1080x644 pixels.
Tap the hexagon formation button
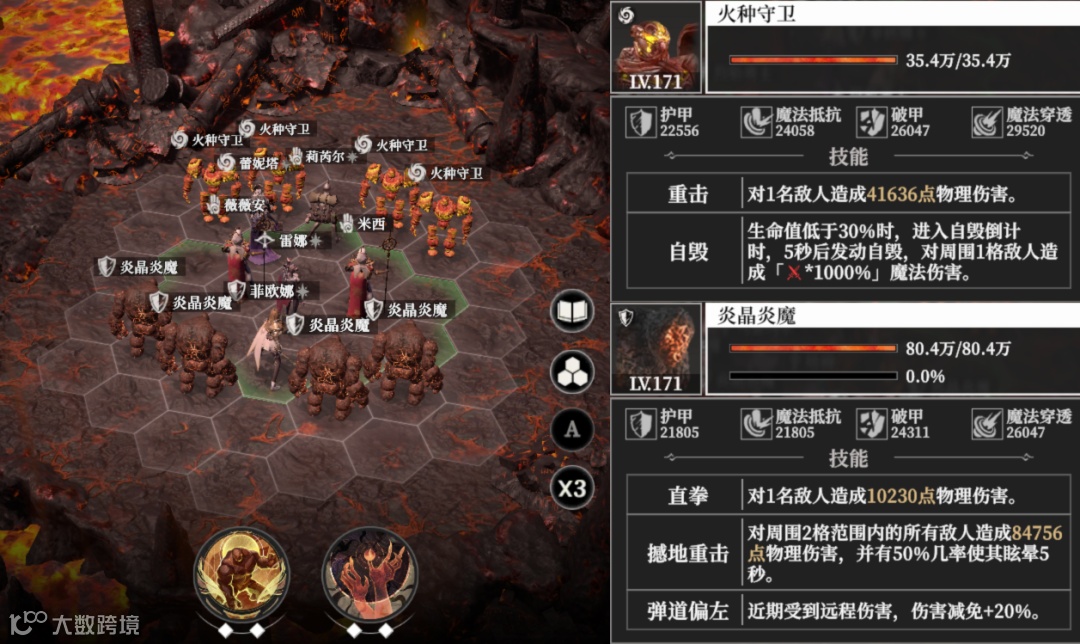(x=574, y=372)
